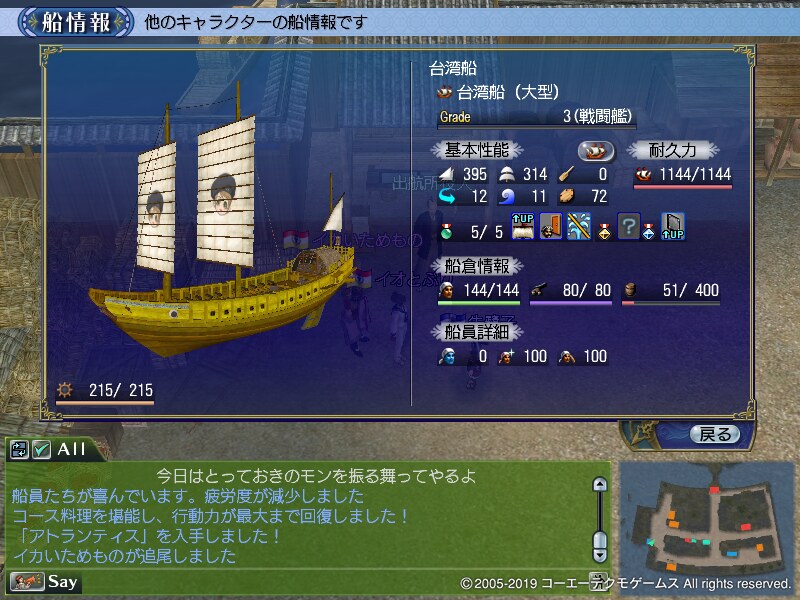The image size is (800, 600).
Task: Click the 戻る (Back) button
Action: pos(715,434)
